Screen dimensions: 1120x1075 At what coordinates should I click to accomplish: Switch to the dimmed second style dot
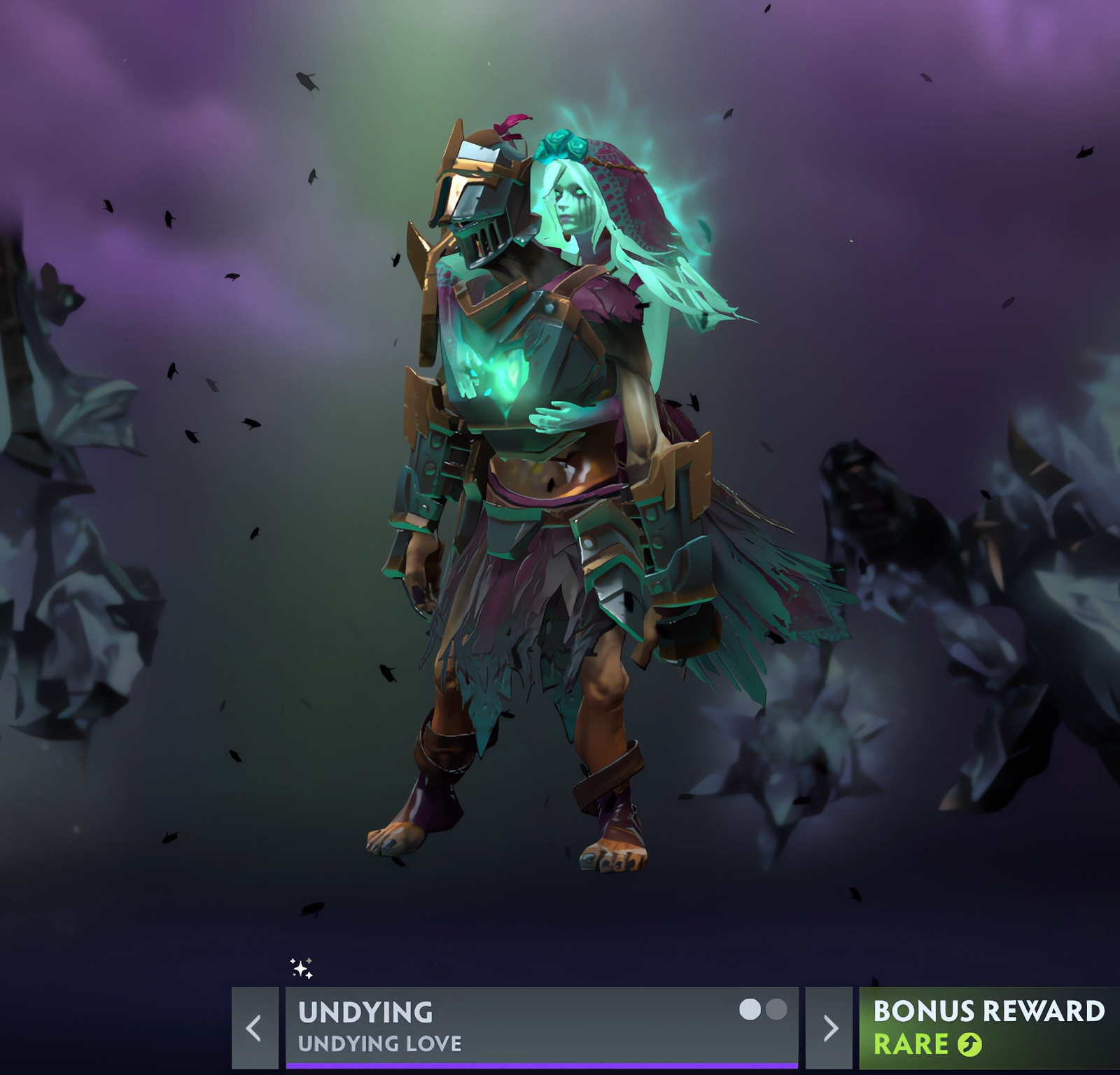pyautogui.click(x=776, y=1010)
